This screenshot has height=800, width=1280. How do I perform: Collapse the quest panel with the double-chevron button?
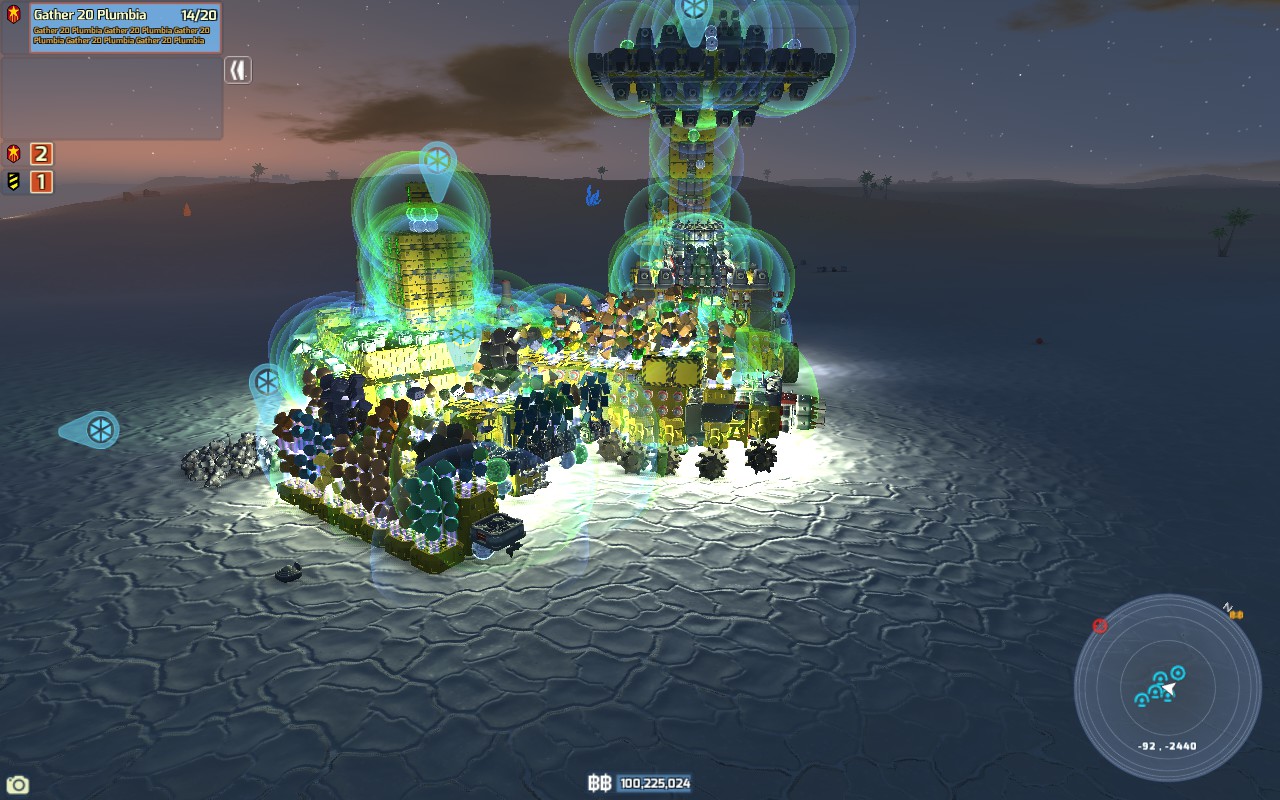click(x=237, y=70)
